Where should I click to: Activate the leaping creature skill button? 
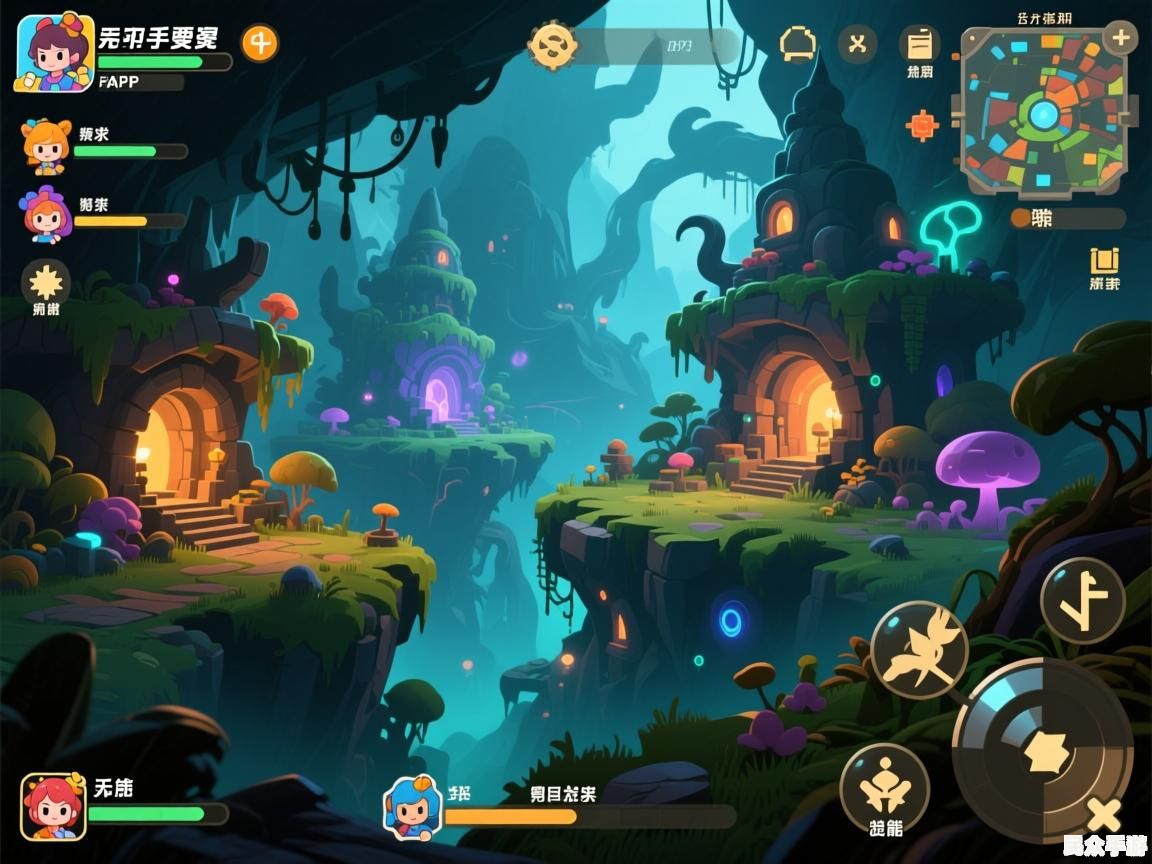click(x=918, y=650)
